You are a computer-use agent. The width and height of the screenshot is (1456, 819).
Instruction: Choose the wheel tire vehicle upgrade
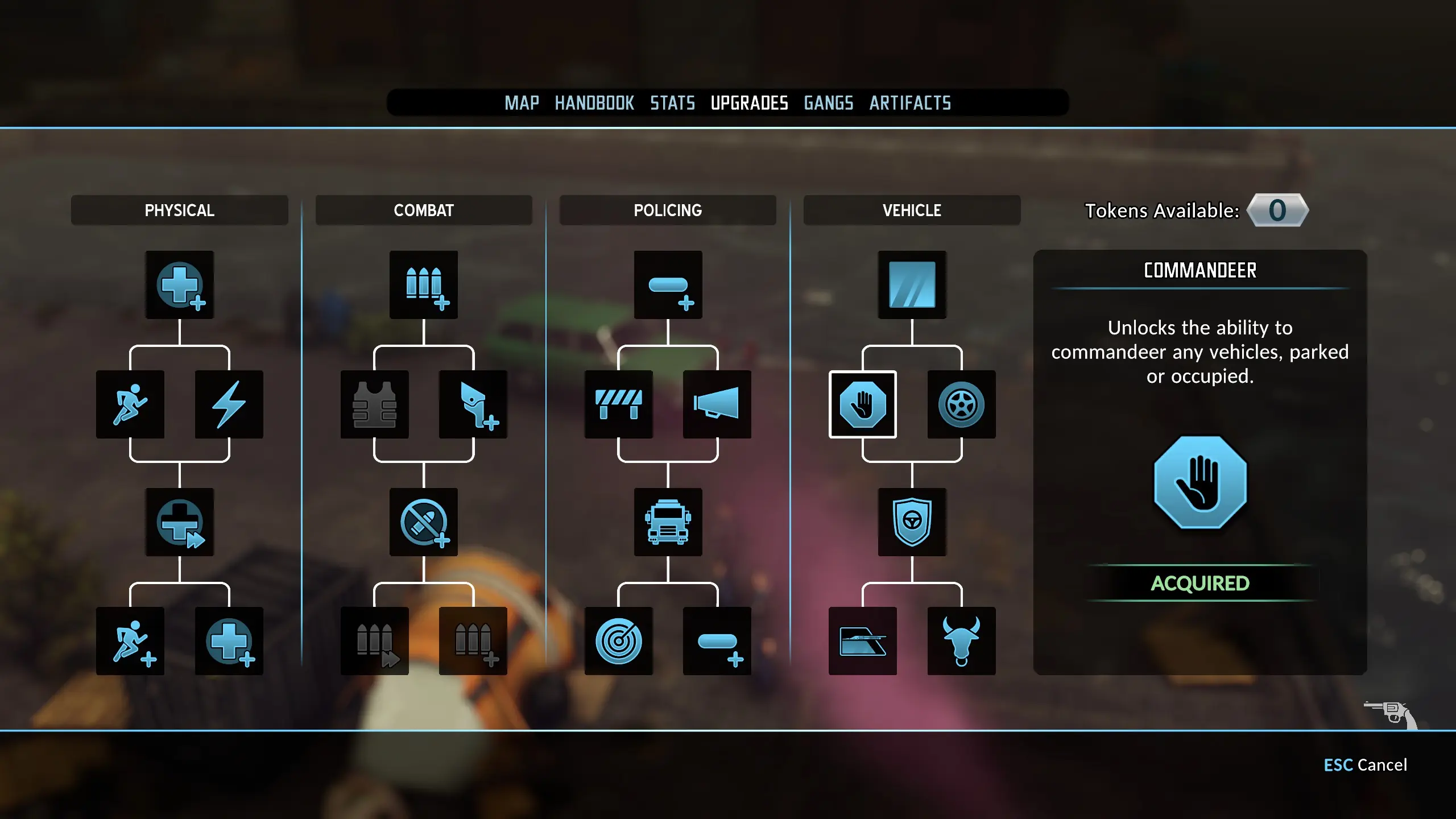961,404
